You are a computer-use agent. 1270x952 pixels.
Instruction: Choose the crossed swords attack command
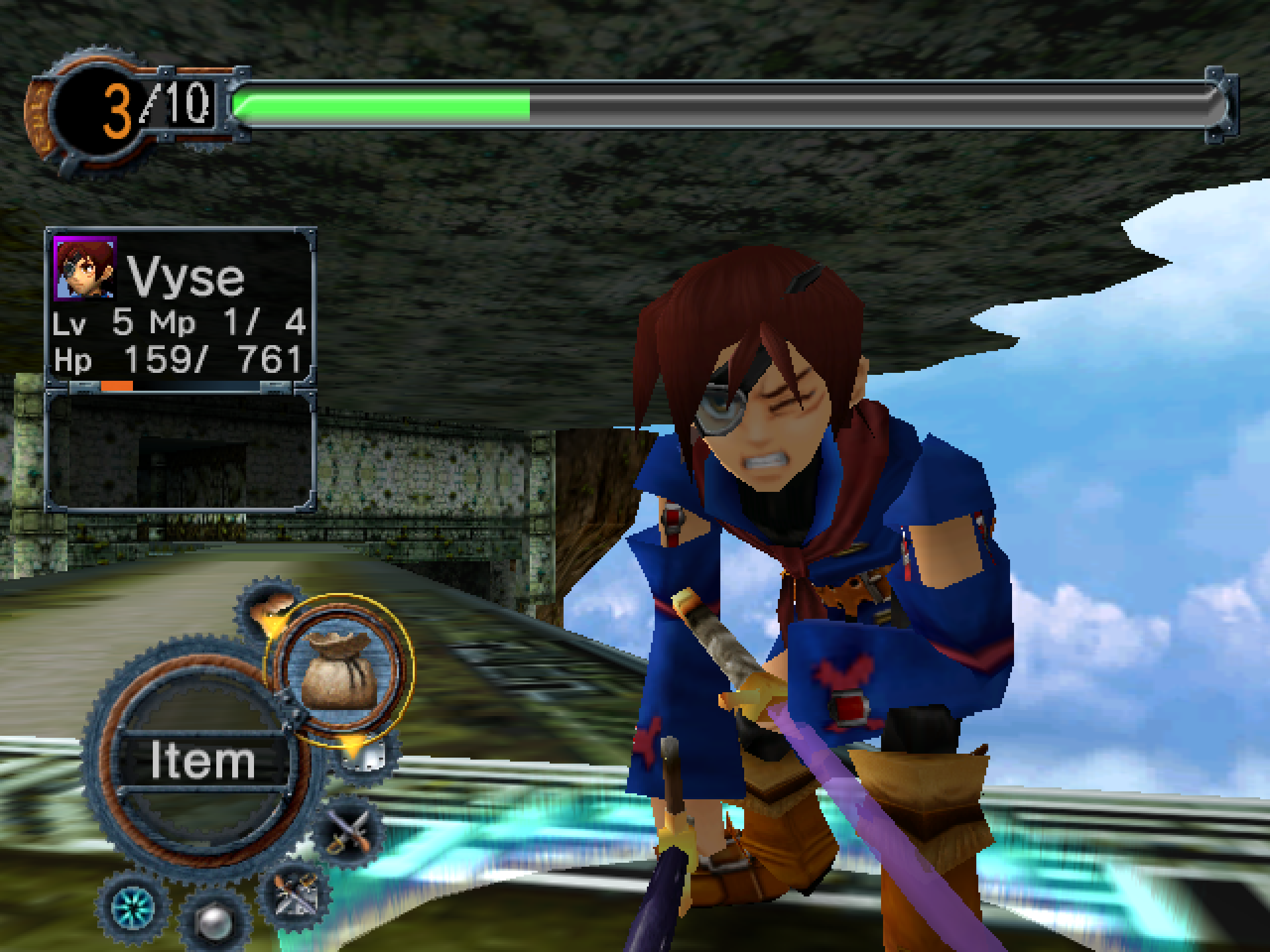click(x=350, y=832)
